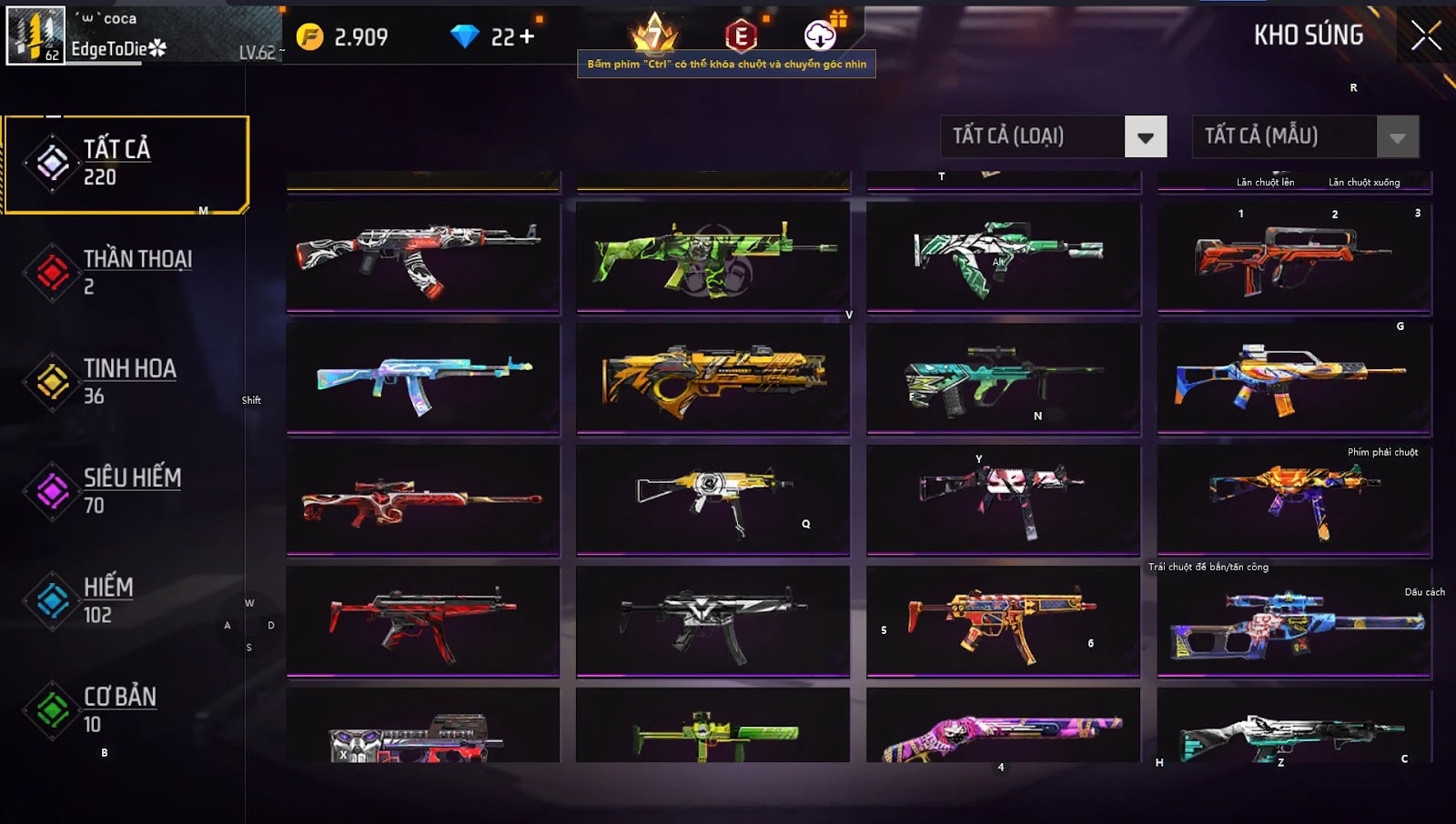Screen dimensions: 1456x824
Task: Switch to the Thần Thoại category
Action: point(126,273)
